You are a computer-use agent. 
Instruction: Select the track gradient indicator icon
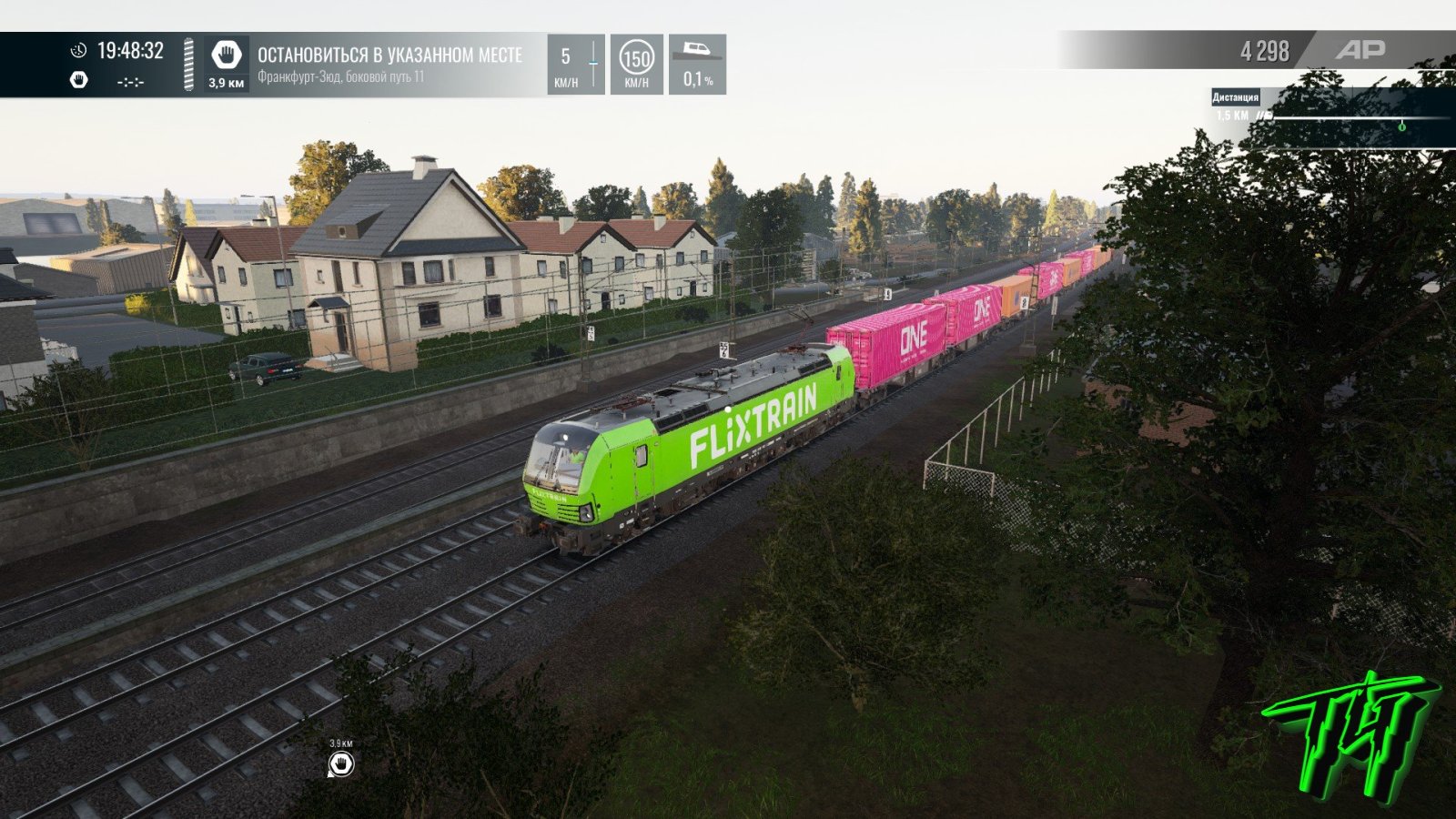coord(698,53)
